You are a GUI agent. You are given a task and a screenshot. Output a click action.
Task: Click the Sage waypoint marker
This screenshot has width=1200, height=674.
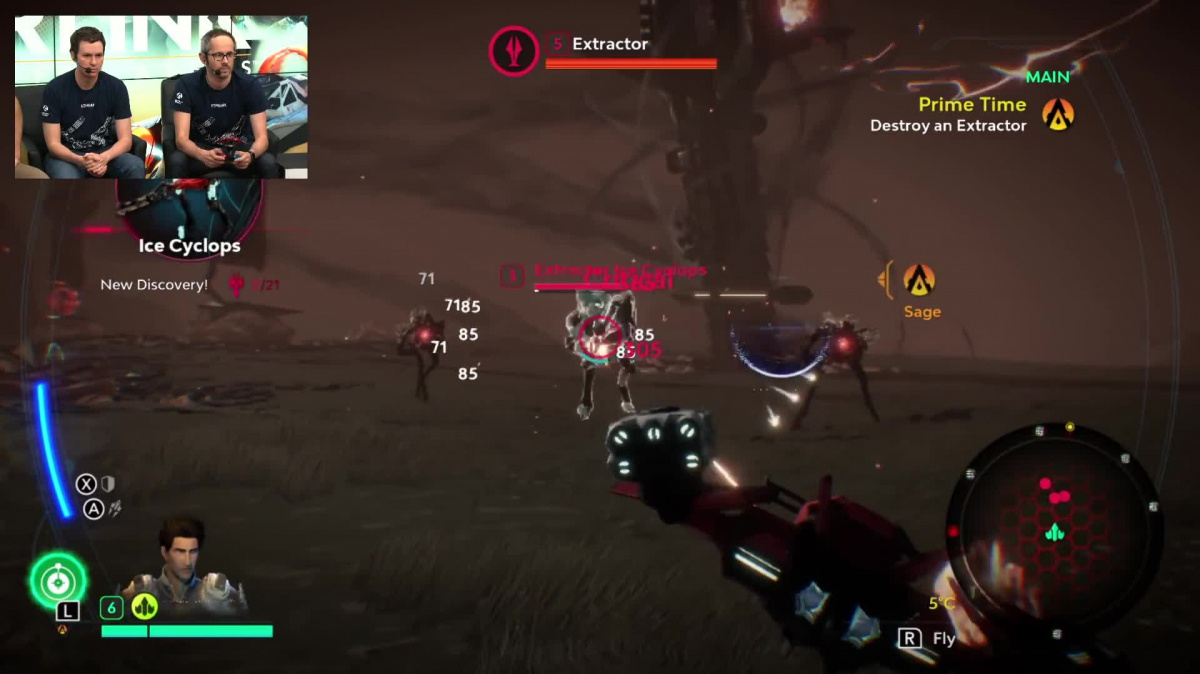919,280
